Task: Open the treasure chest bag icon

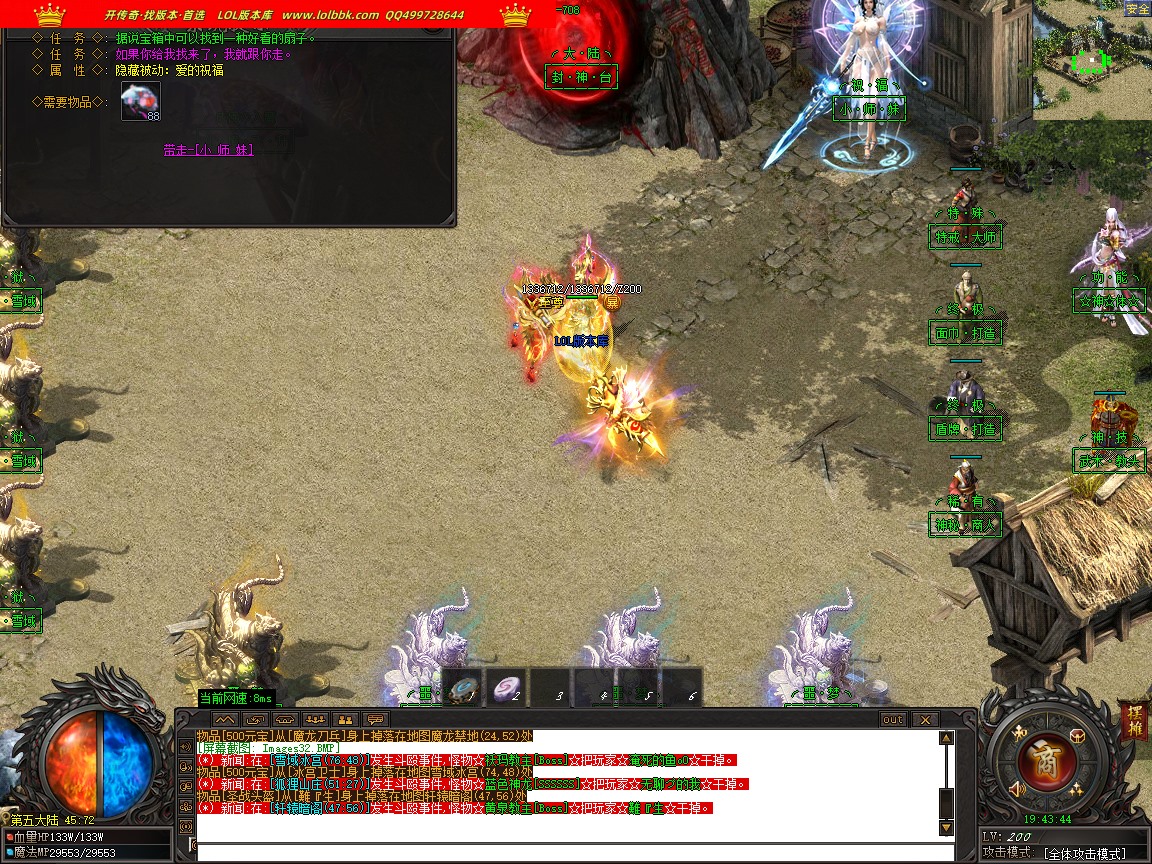Action: click(x=1079, y=736)
